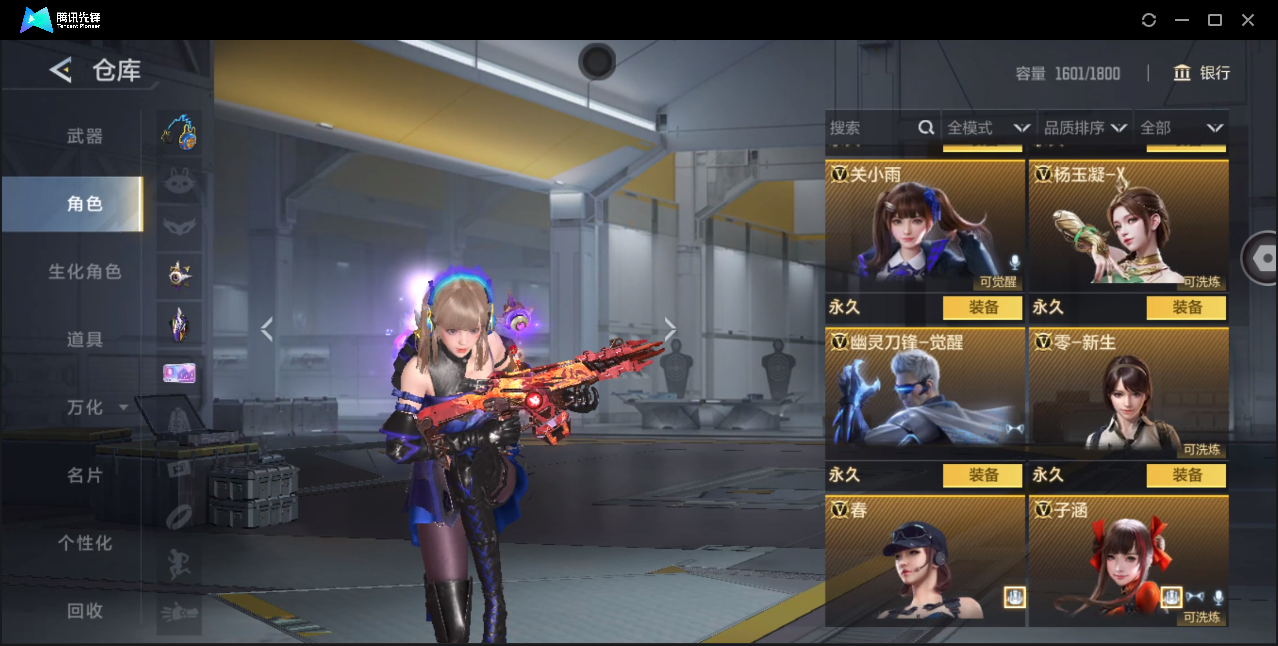Select the 关小雨 character card
1278x646 pixels.
[925, 225]
